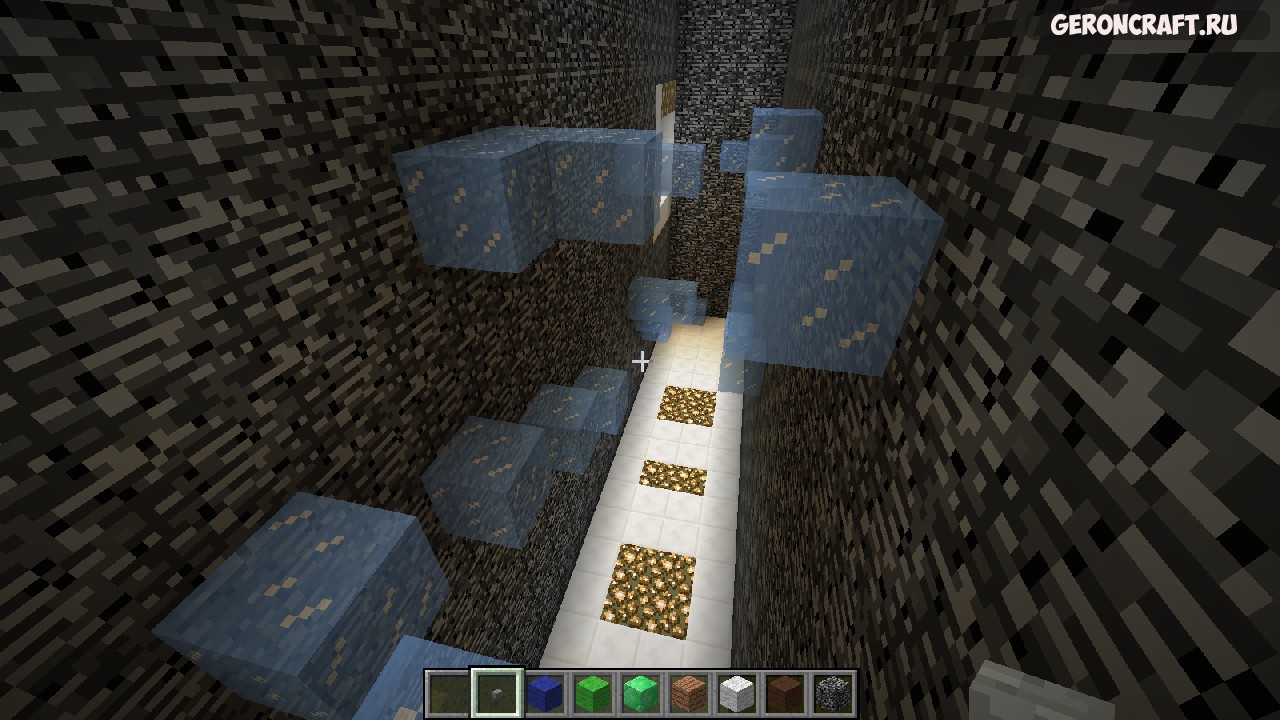Select the bedrock block hotbar slot

(x=832, y=693)
